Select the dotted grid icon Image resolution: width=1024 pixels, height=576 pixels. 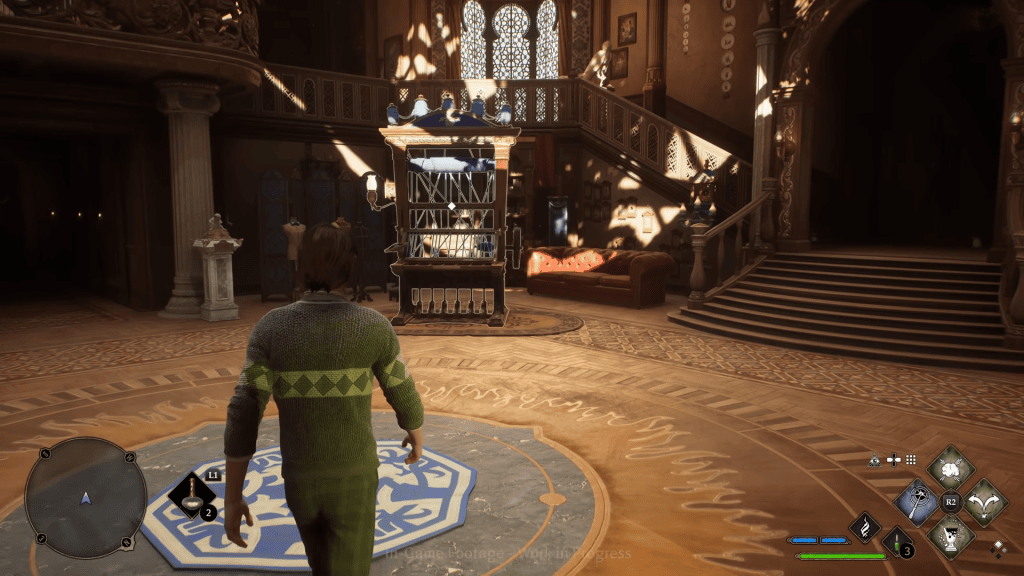(911, 460)
